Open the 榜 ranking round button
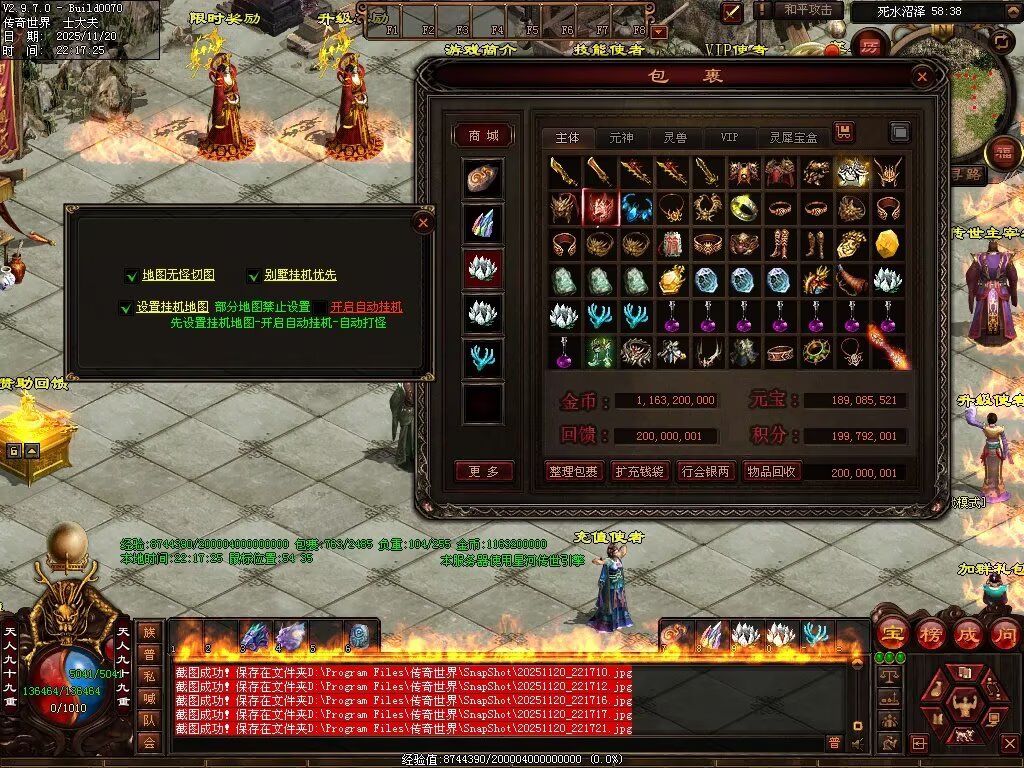 pyautogui.click(x=930, y=633)
